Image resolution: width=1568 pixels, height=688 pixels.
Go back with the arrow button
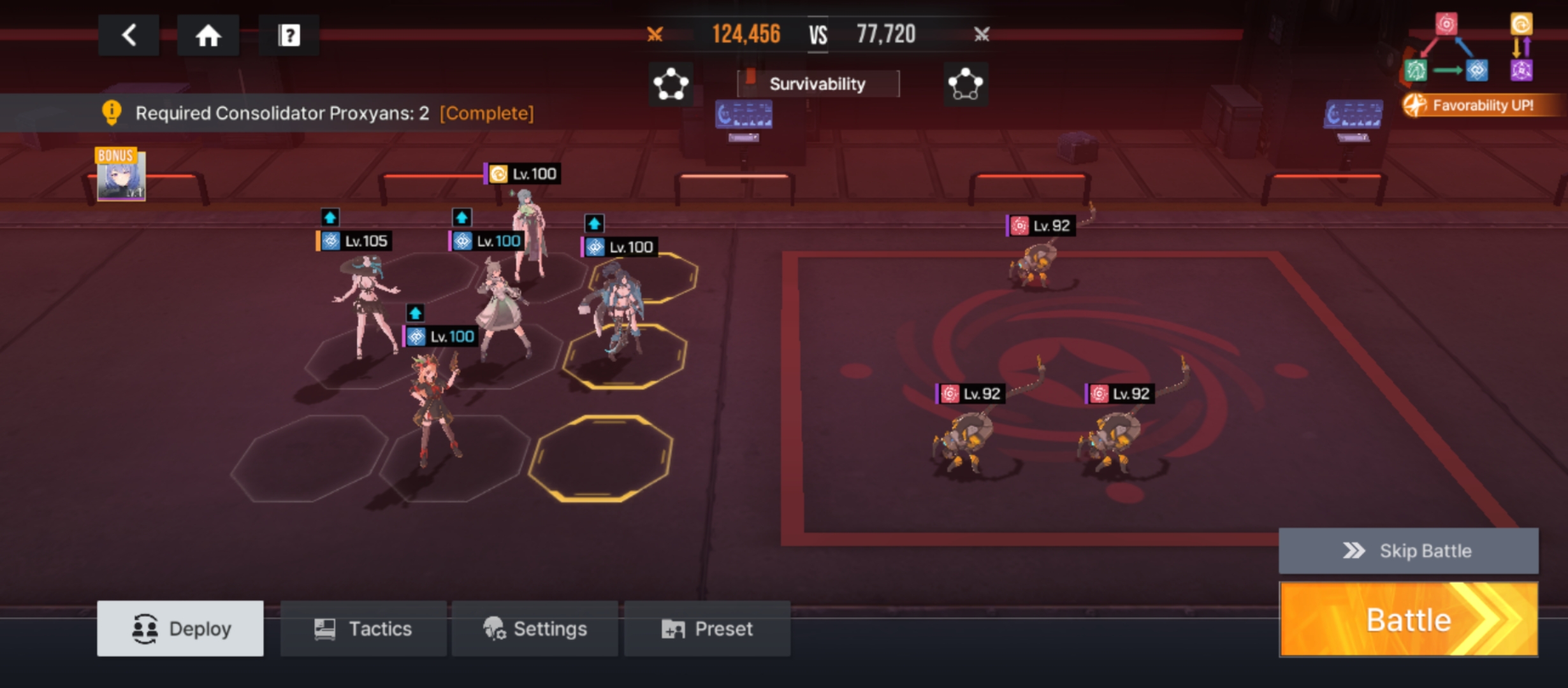129,35
